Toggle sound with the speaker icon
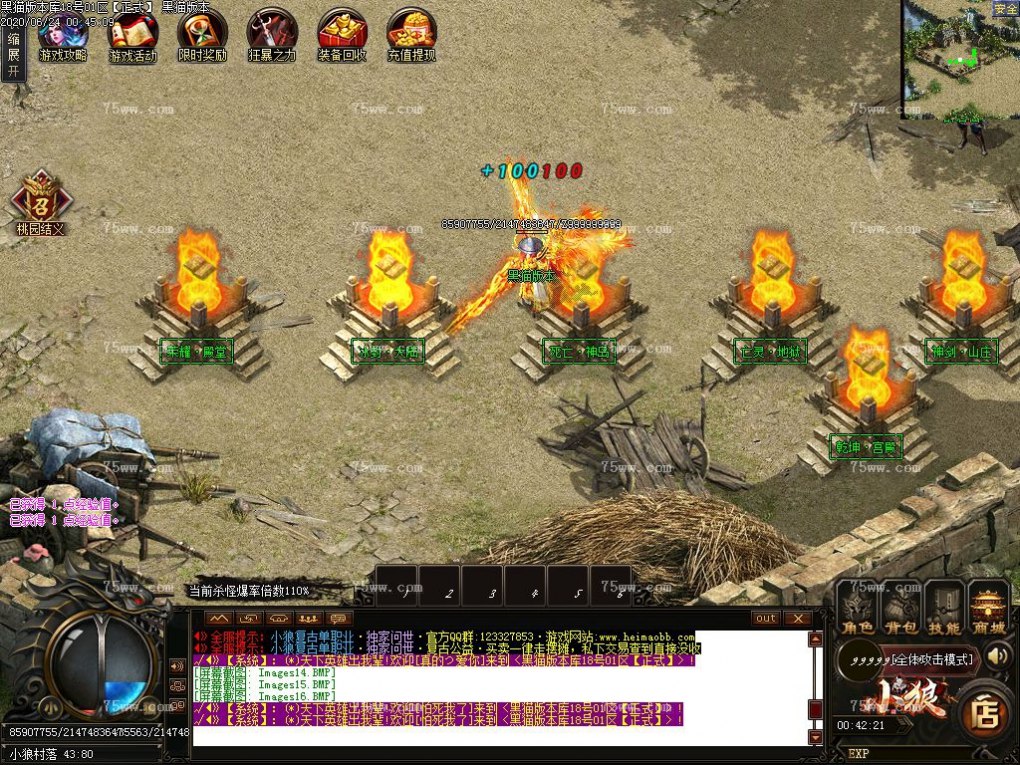Viewport: 1020px width, 765px height. [997, 656]
